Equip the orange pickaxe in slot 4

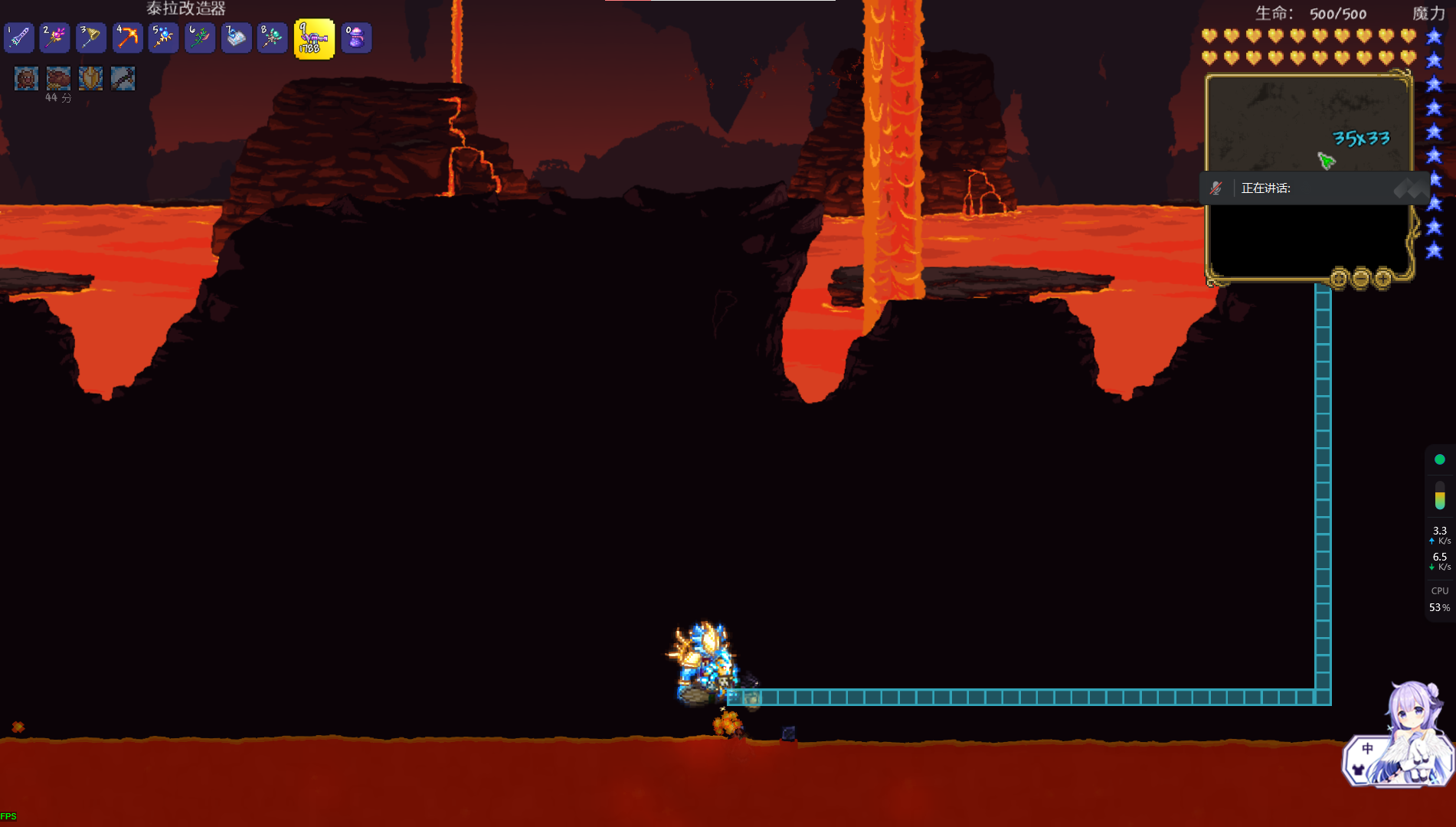[127, 38]
